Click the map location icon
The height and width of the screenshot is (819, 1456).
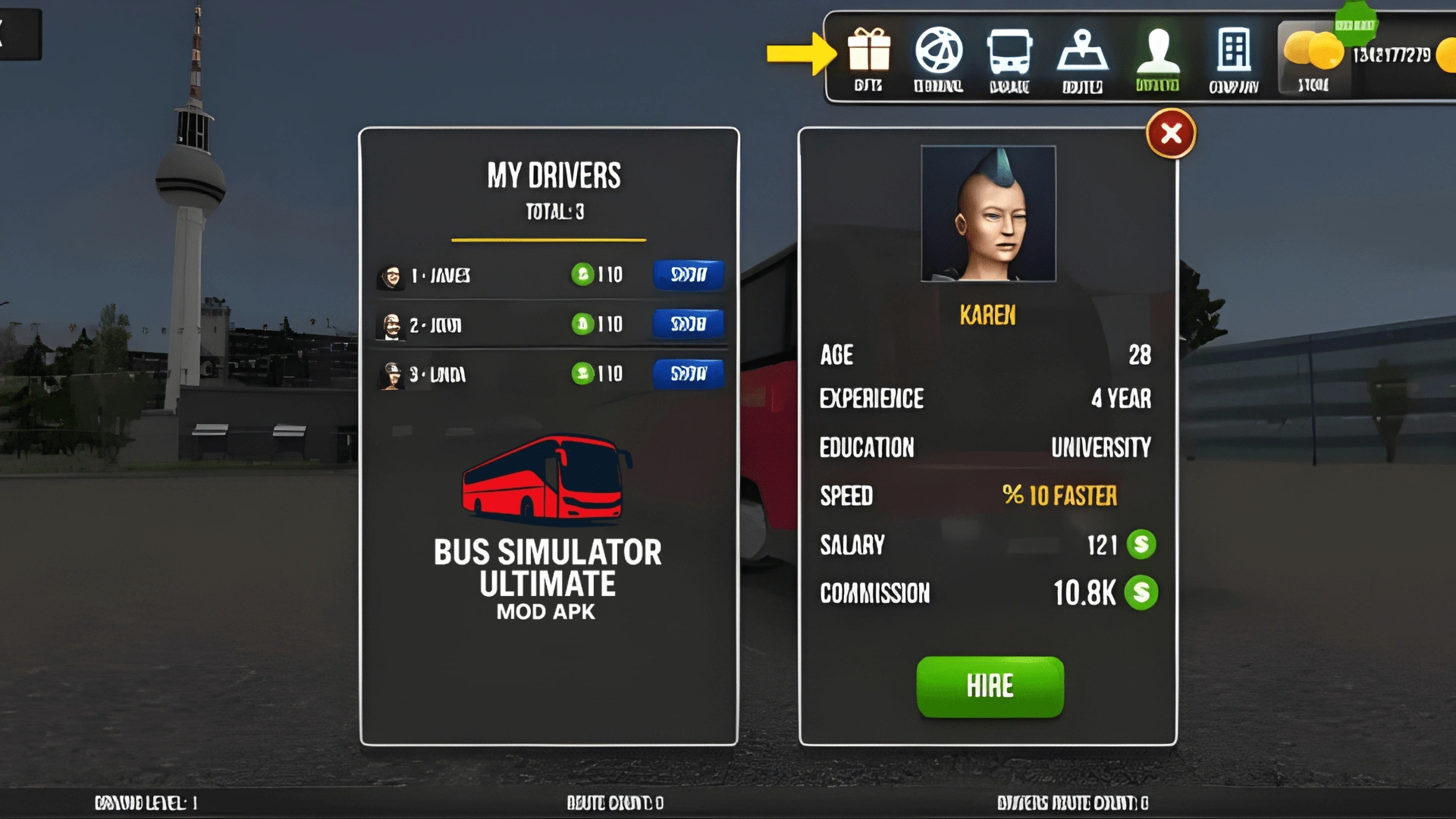click(x=1083, y=53)
